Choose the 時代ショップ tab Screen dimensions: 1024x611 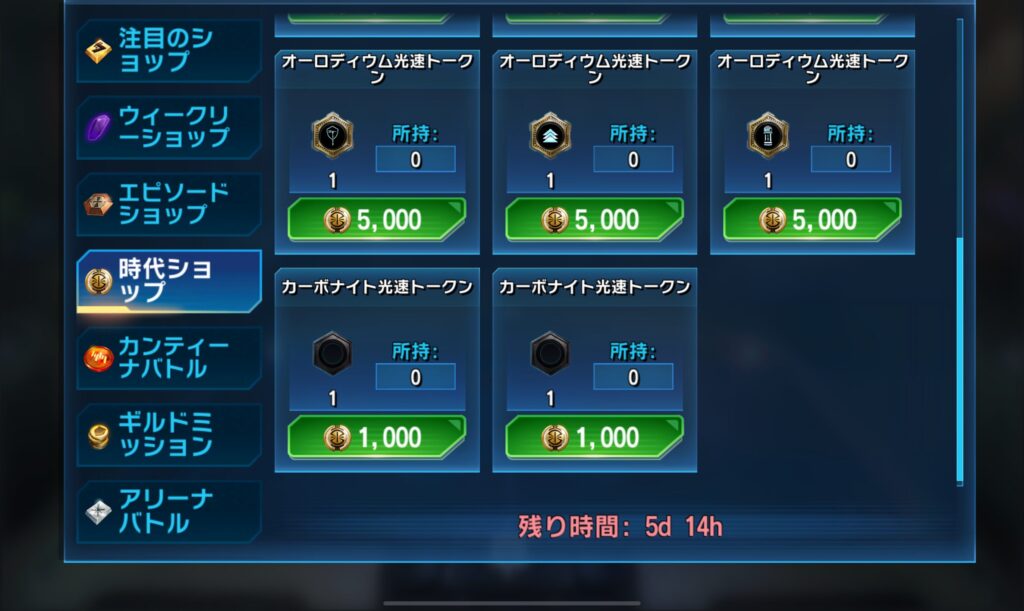point(168,281)
